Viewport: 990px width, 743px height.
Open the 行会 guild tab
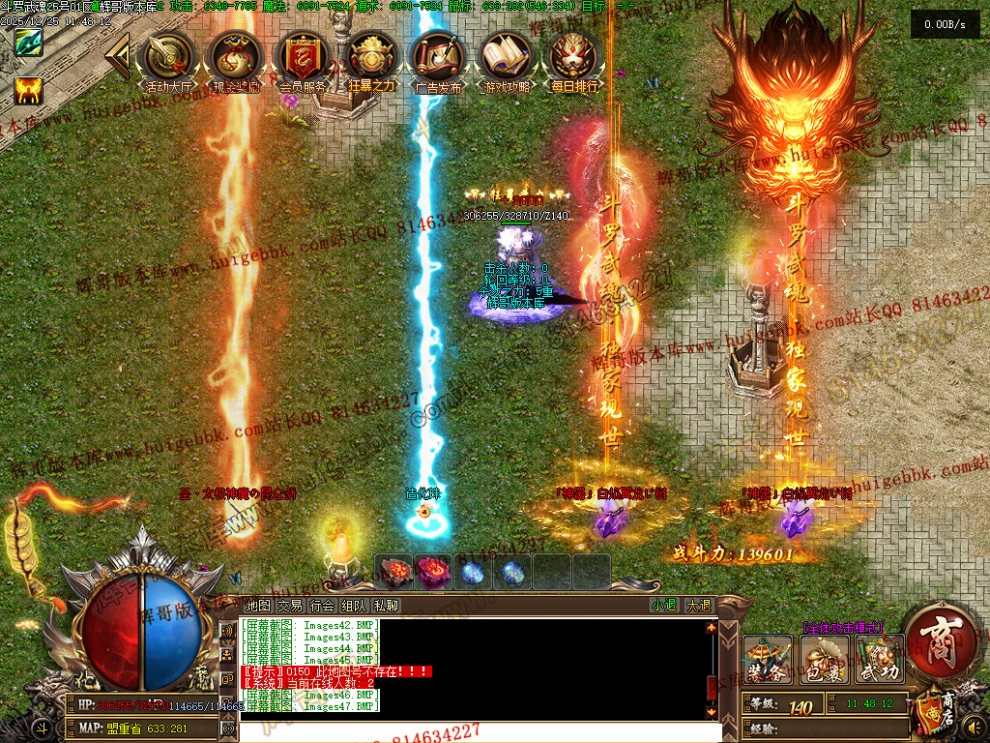pos(322,605)
